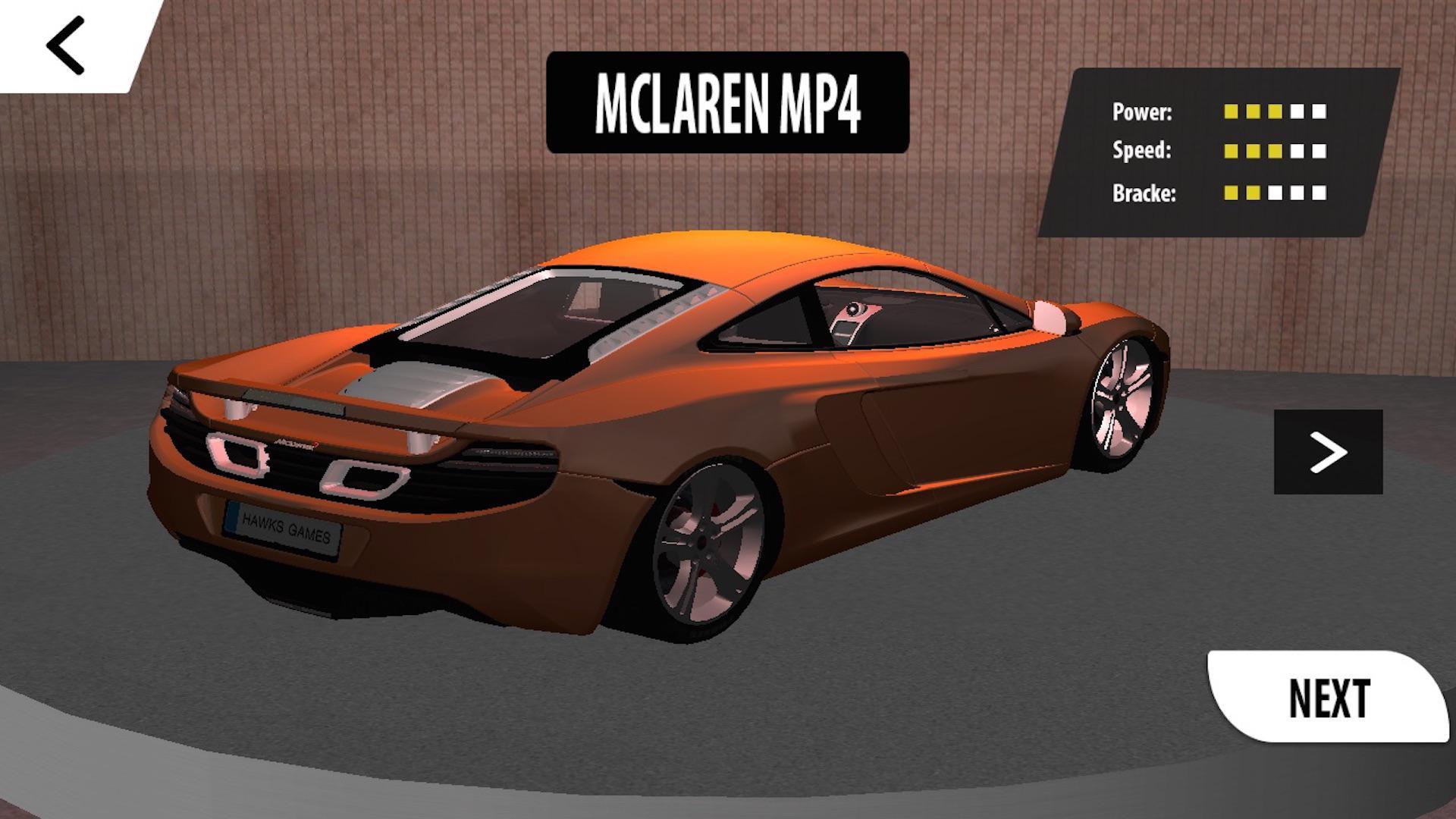Click the first Bracke rating square
Viewport: 1456px width, 819px height.
(1232, 193)
